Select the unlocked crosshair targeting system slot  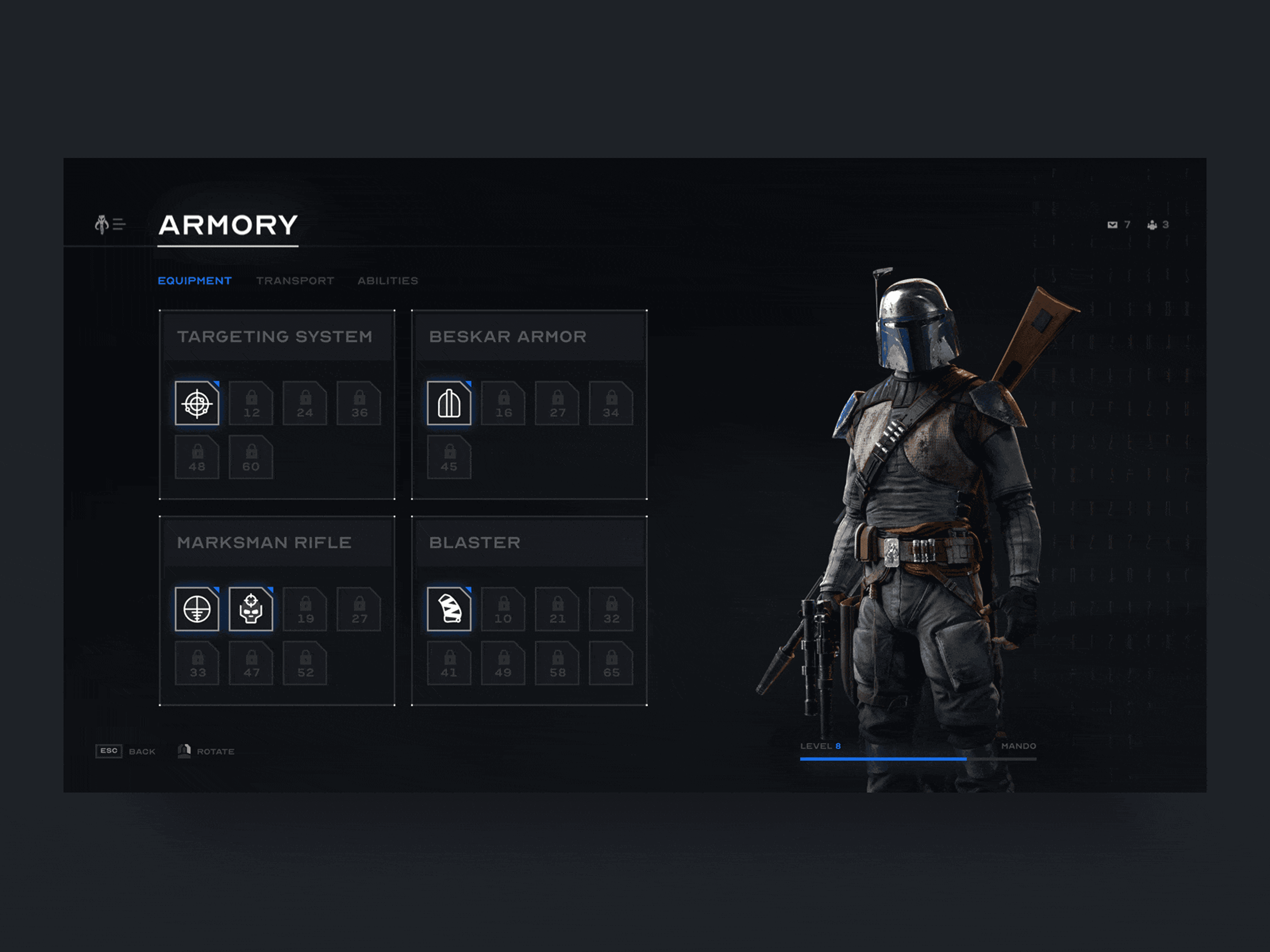coord(197,403)
